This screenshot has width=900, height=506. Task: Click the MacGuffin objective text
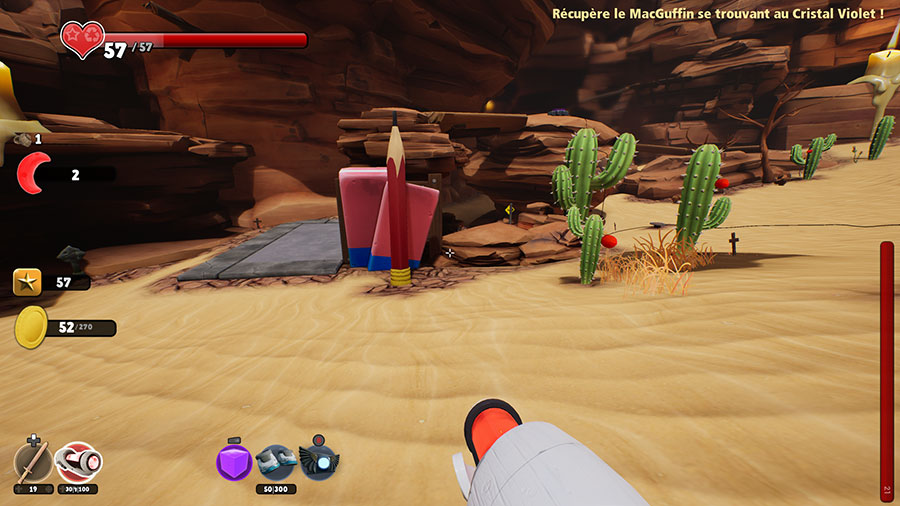click(x=718, y=13)
